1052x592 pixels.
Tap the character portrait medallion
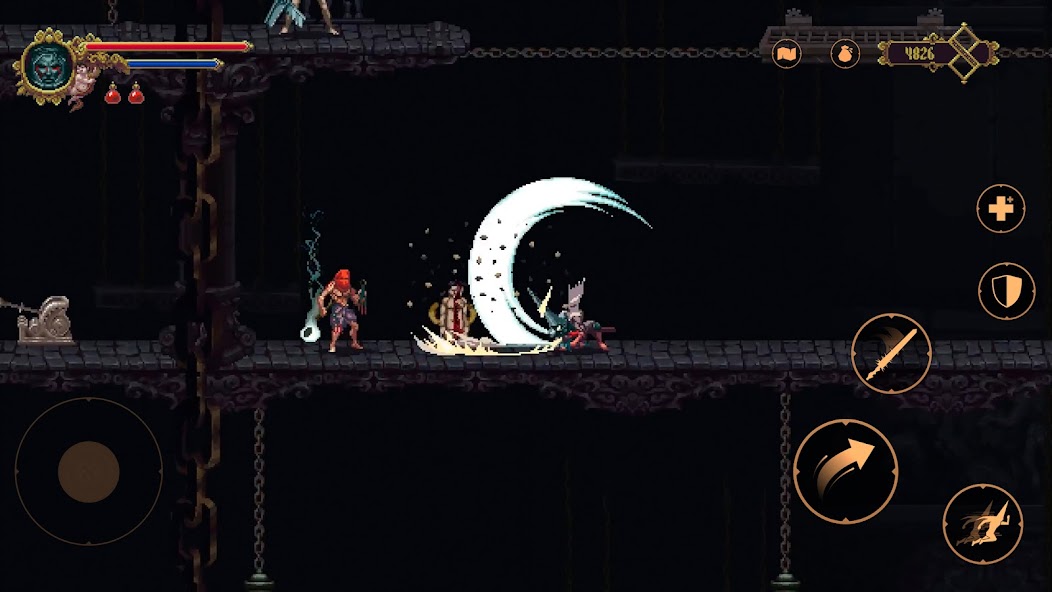48,66
